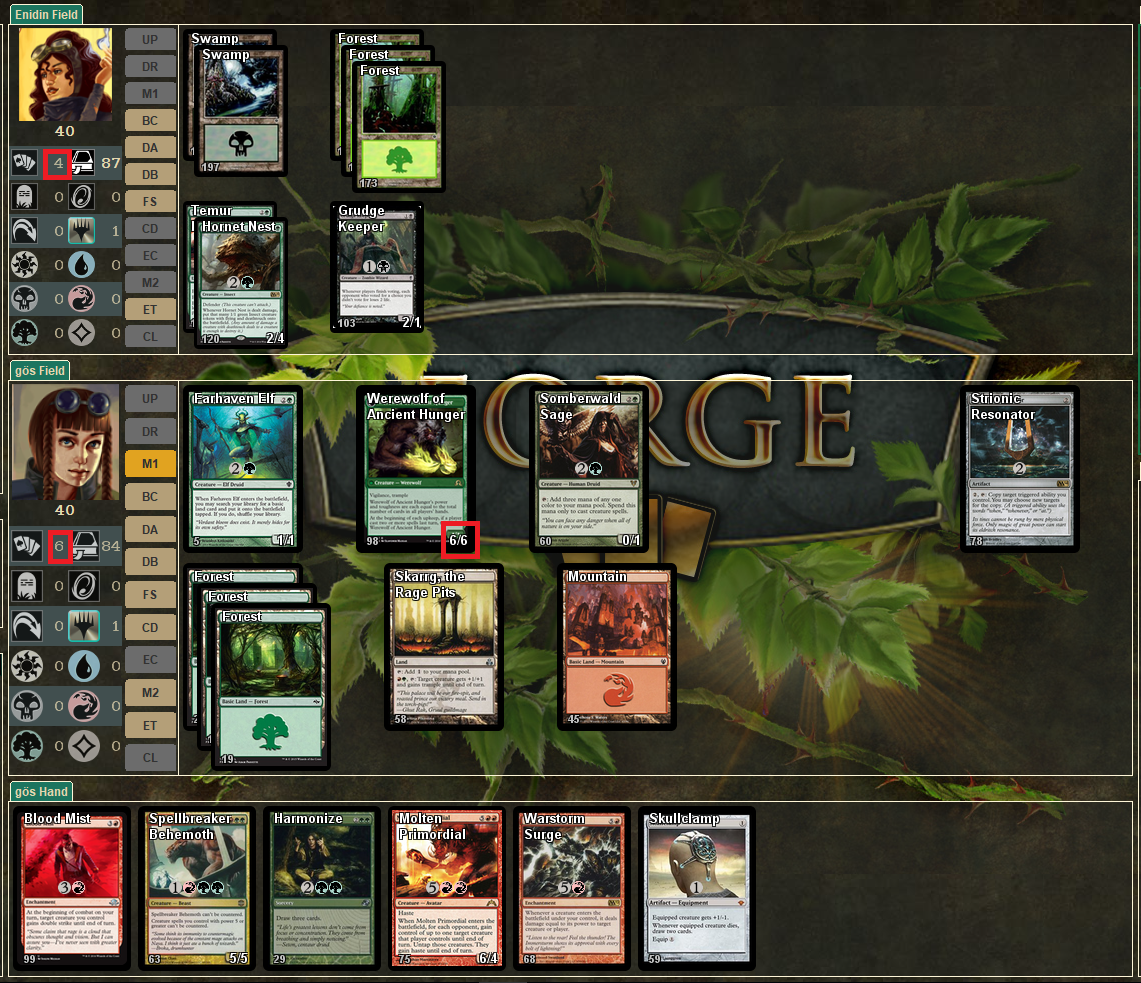The image size is (1141, 983).
Task: Inspect the opponent's Grudge Keeper card
Action: [x=377, y=267]
